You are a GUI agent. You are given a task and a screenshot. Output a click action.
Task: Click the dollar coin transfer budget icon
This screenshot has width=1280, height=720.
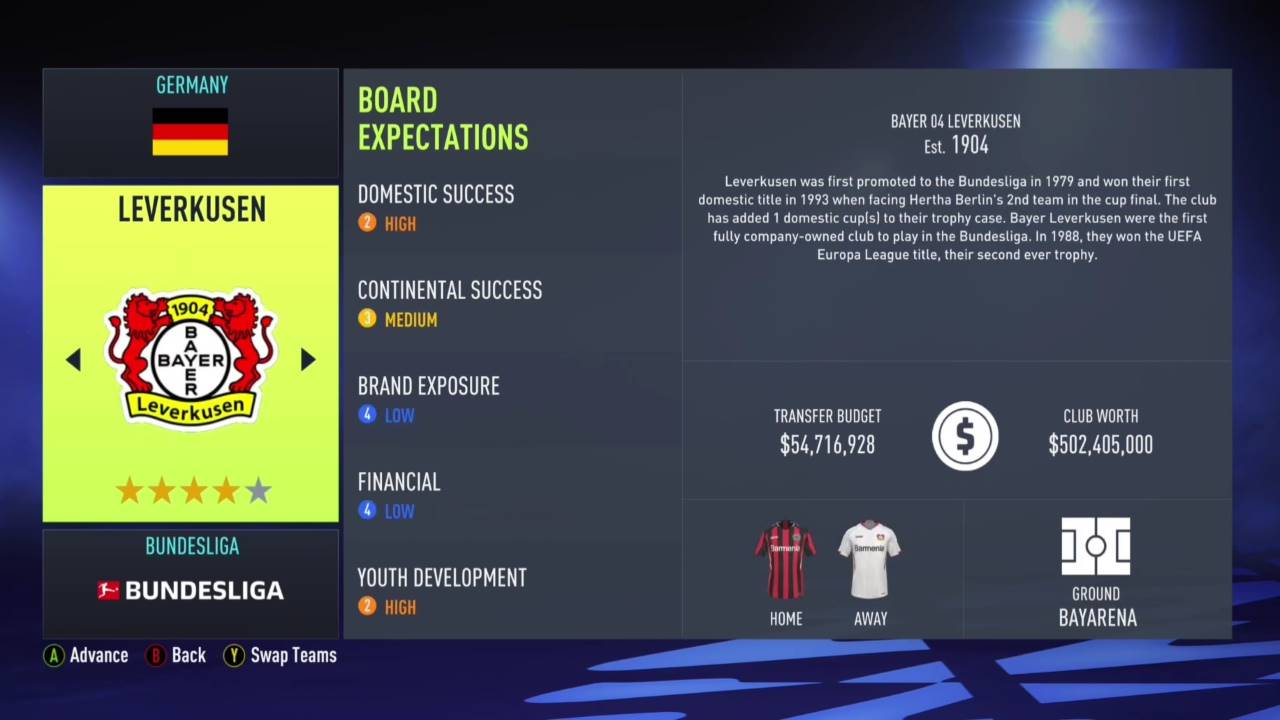(964, 435)
